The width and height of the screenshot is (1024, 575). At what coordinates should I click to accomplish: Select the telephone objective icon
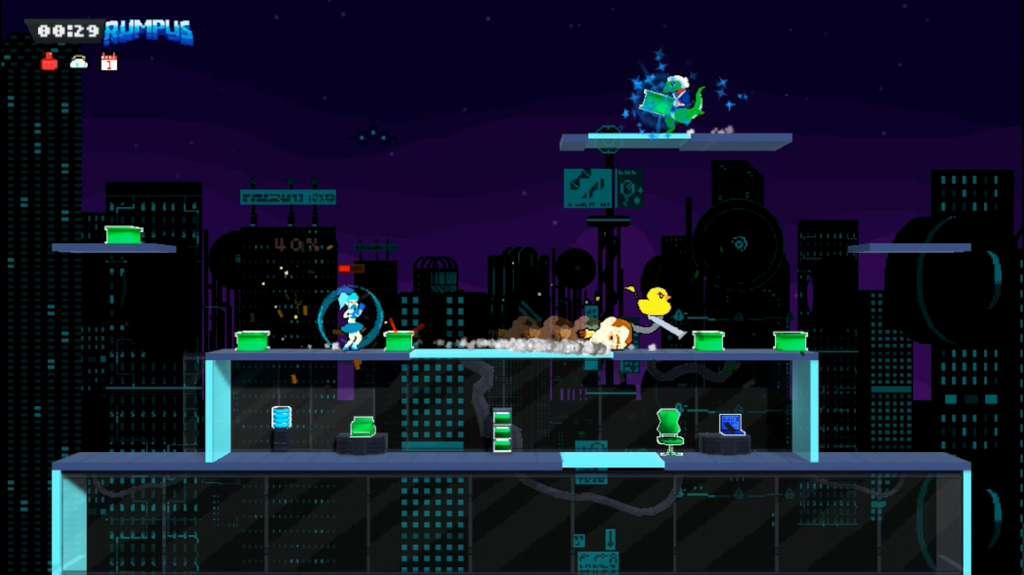click(x=79, y=62)
